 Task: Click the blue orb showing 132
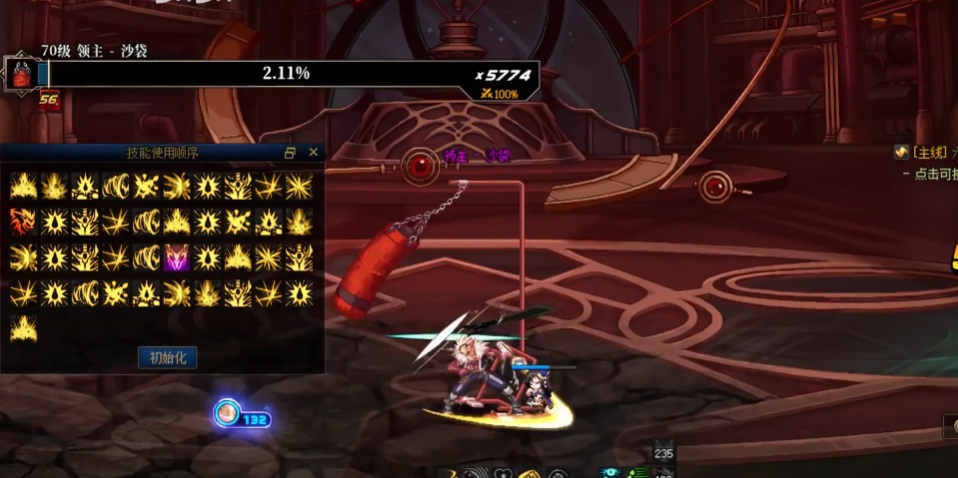tap(228, 413)
